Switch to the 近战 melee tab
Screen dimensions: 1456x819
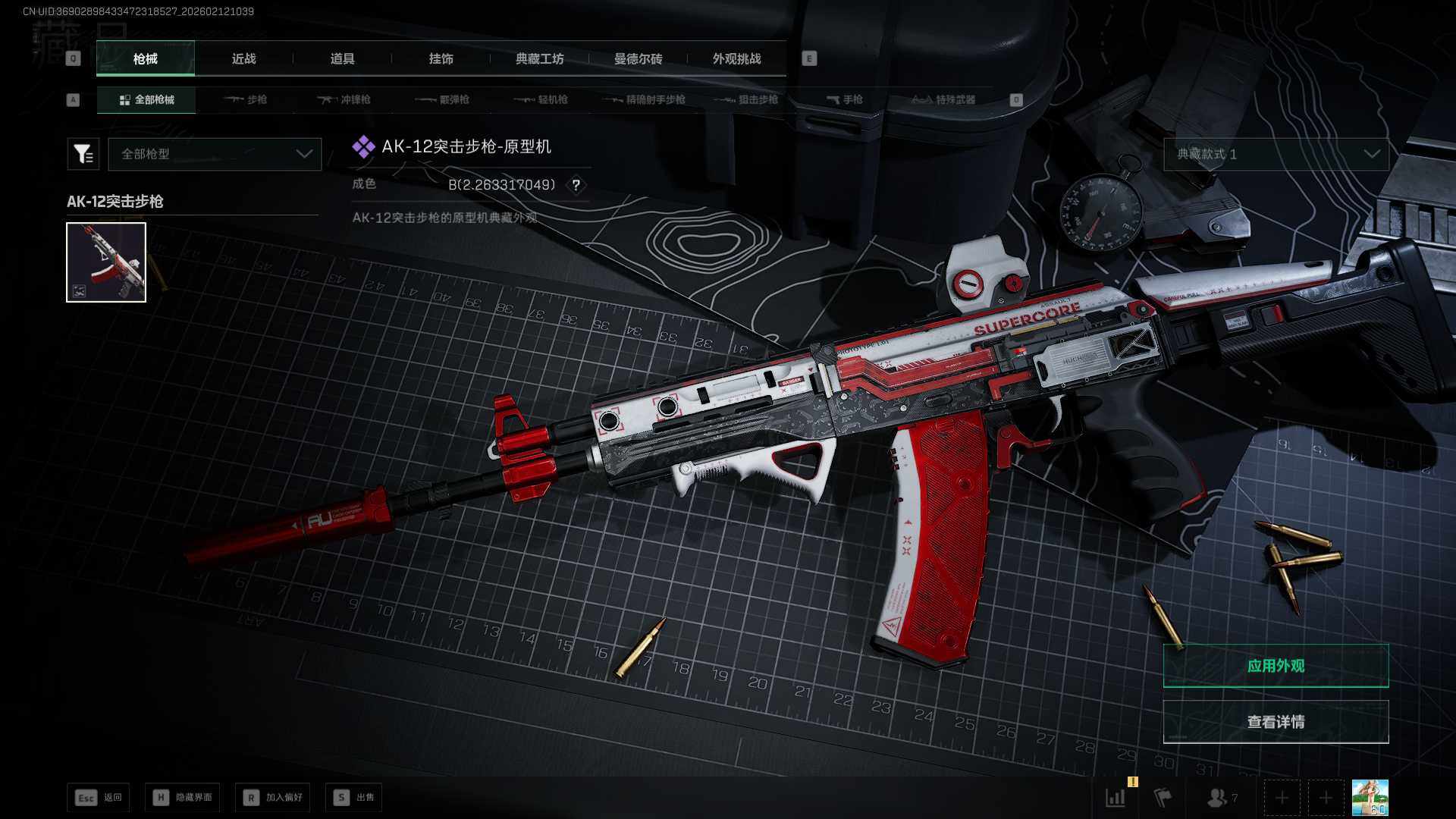pos(243,58)
